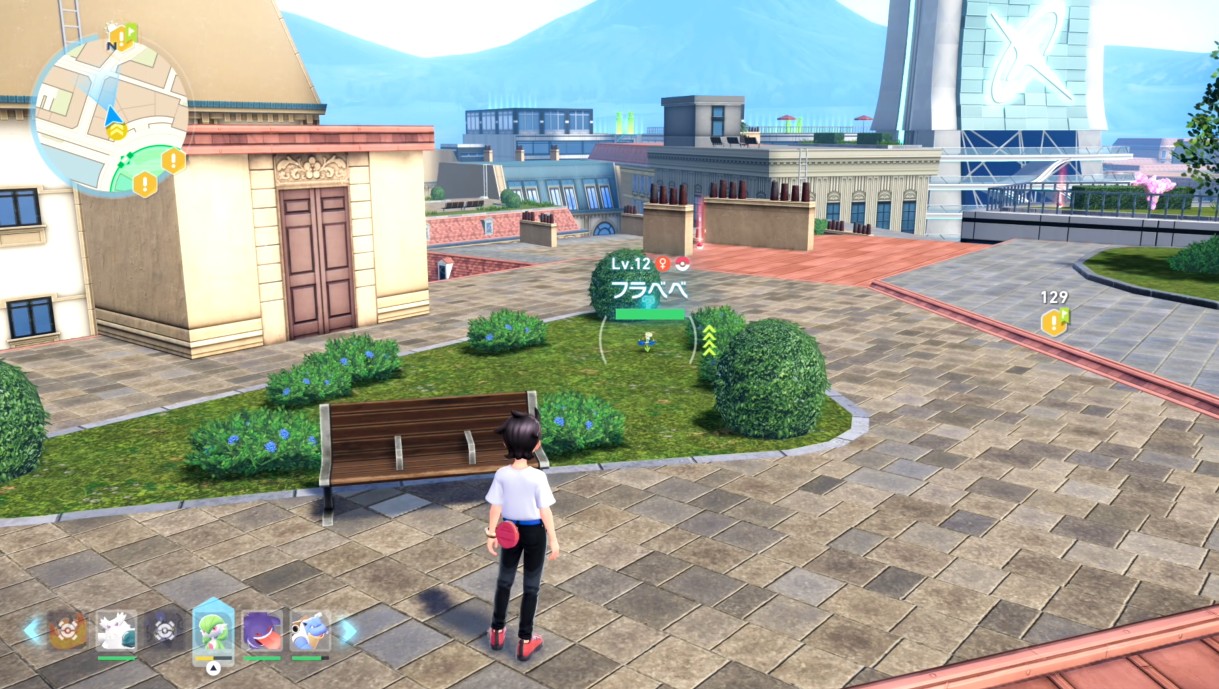The height and width of the screenshot is (689, 1219).
Task: Click the waypoint marker labeled 129
Action: coord(1054,321)
